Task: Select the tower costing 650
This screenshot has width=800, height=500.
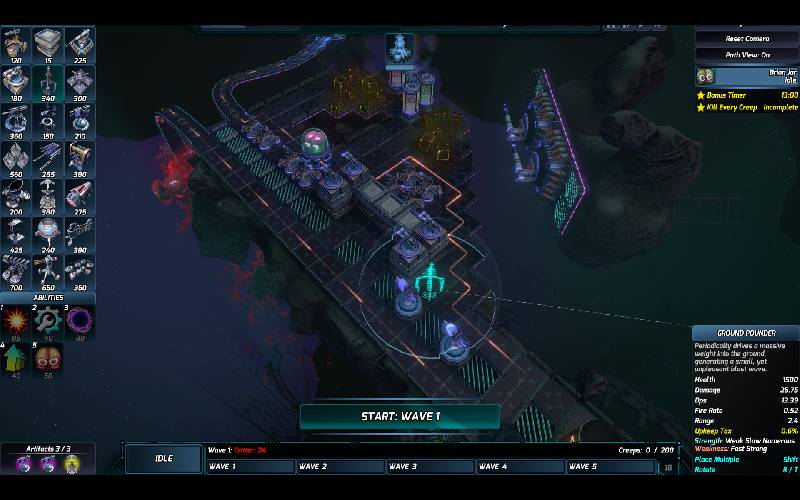Action: coord(48,269)
